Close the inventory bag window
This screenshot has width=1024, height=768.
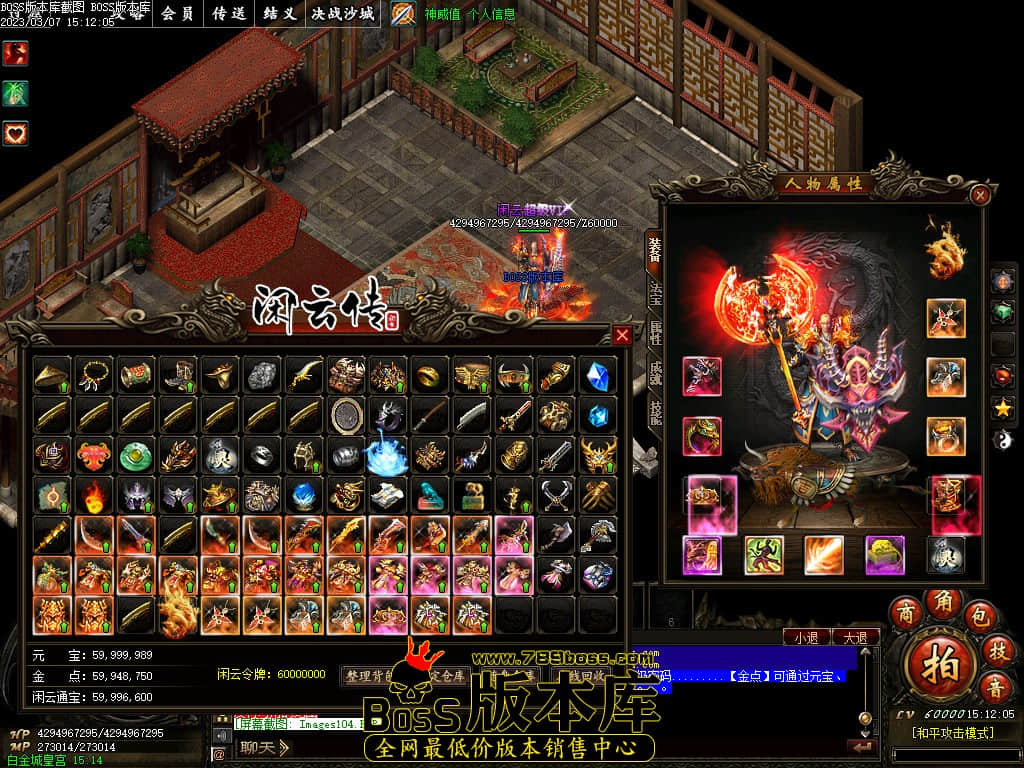[622, 335]
